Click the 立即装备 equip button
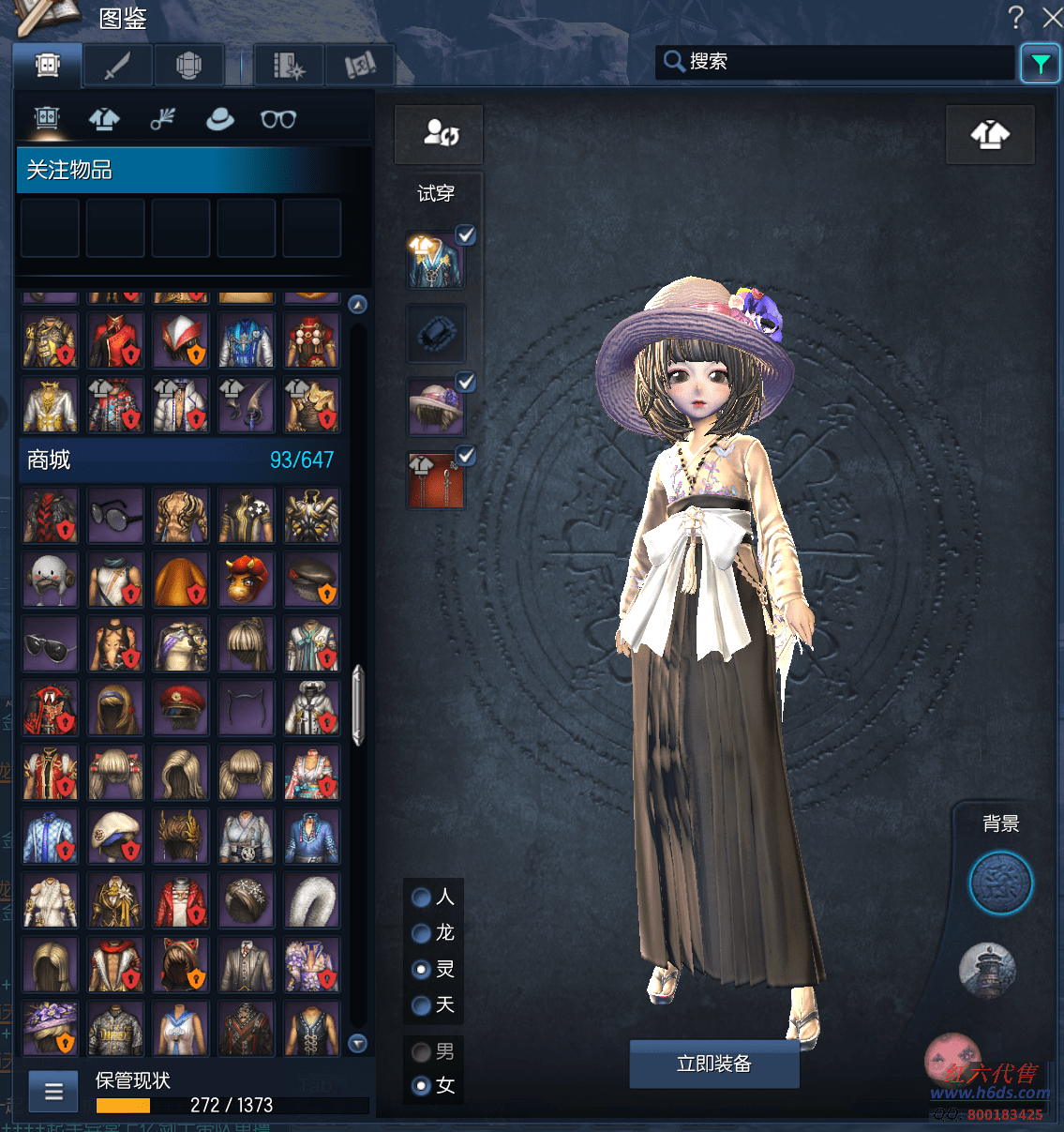The image size is (1064, 1132). (713, 1064)
